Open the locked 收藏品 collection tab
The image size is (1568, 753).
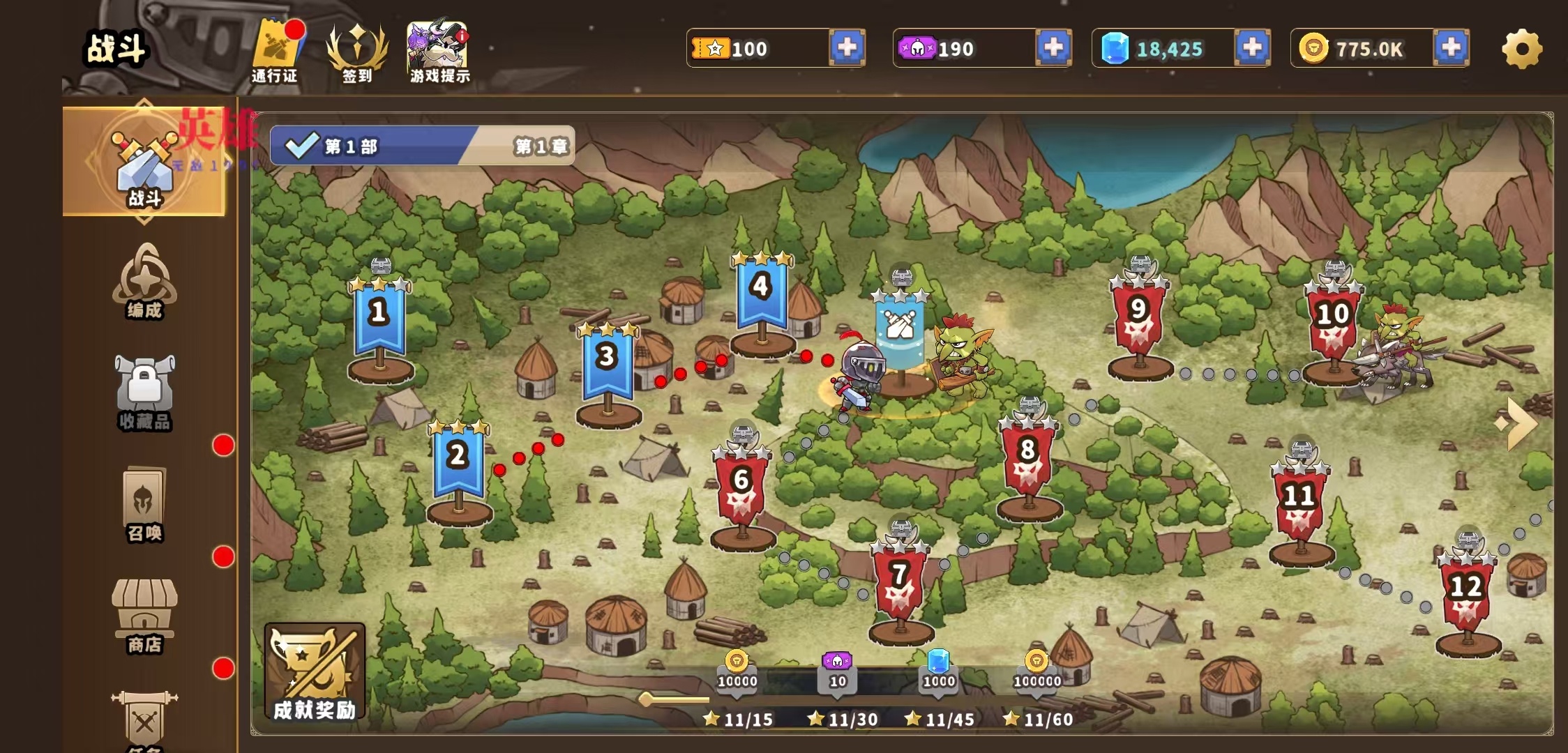tap(144, 393)
